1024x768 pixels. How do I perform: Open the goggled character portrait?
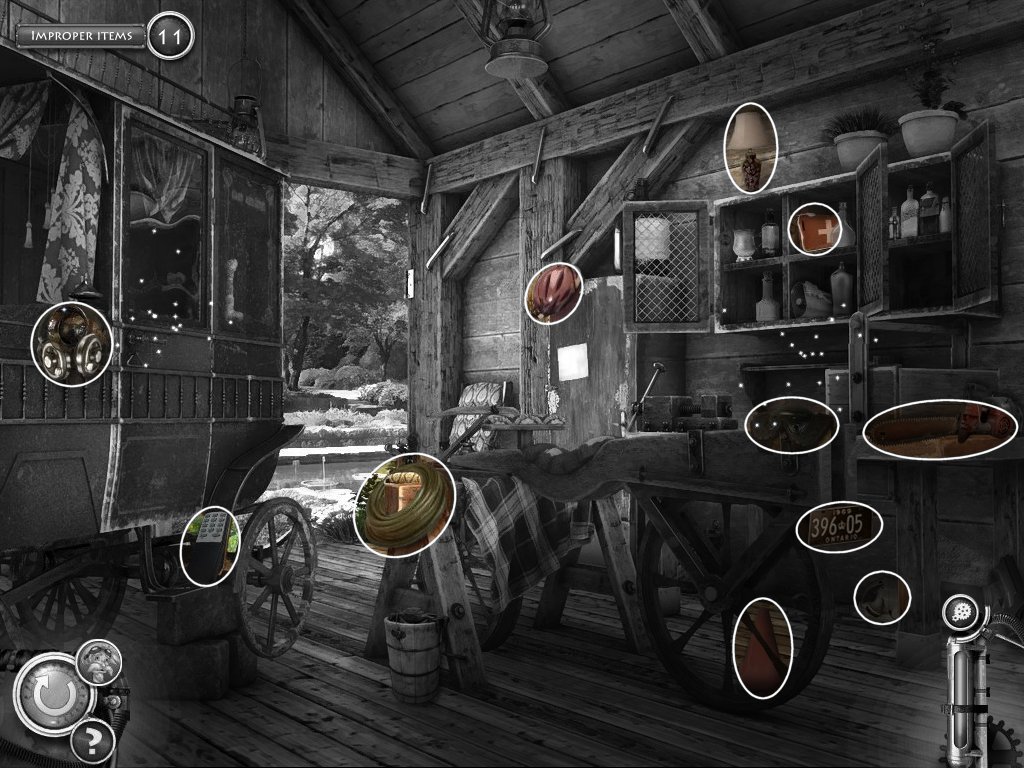point(100,661)
